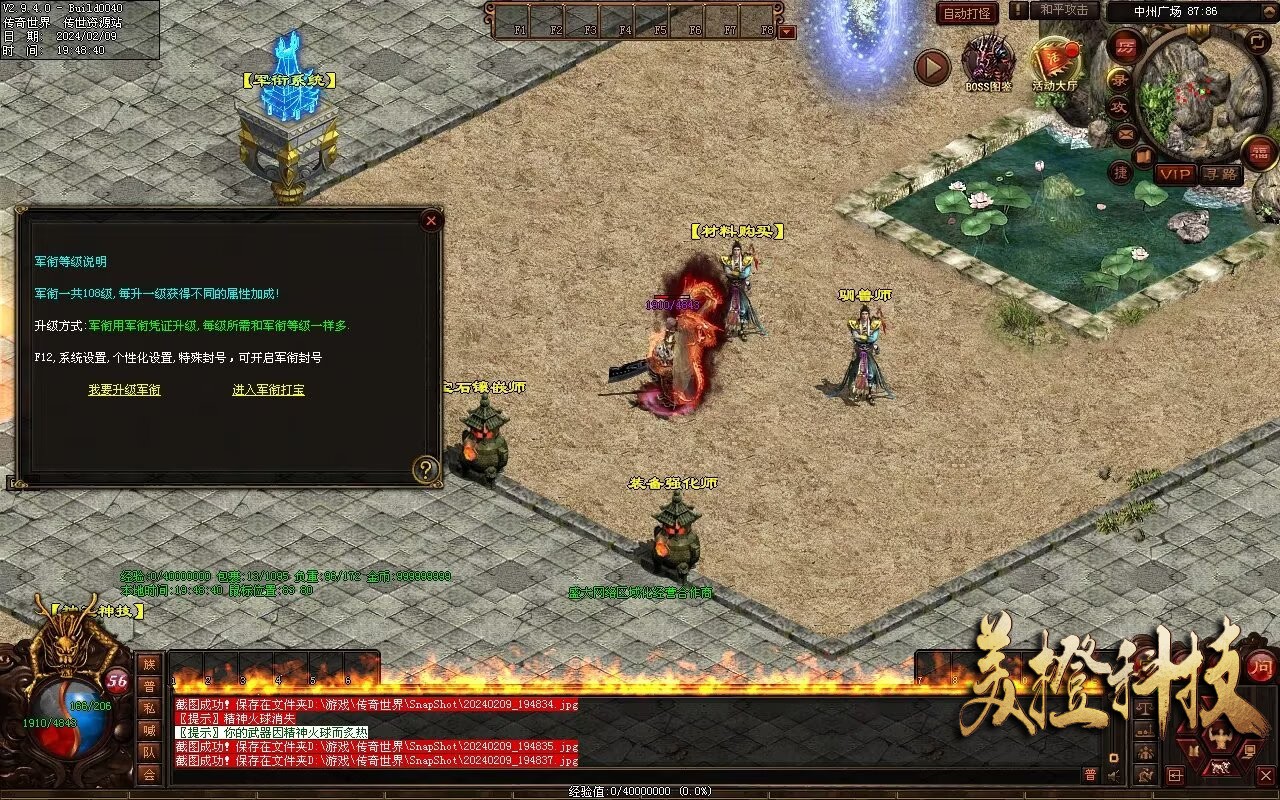This screenshot has height=800, width=1280.
Task: Switch to the 队 team chat channel
Action: (149, 752)
